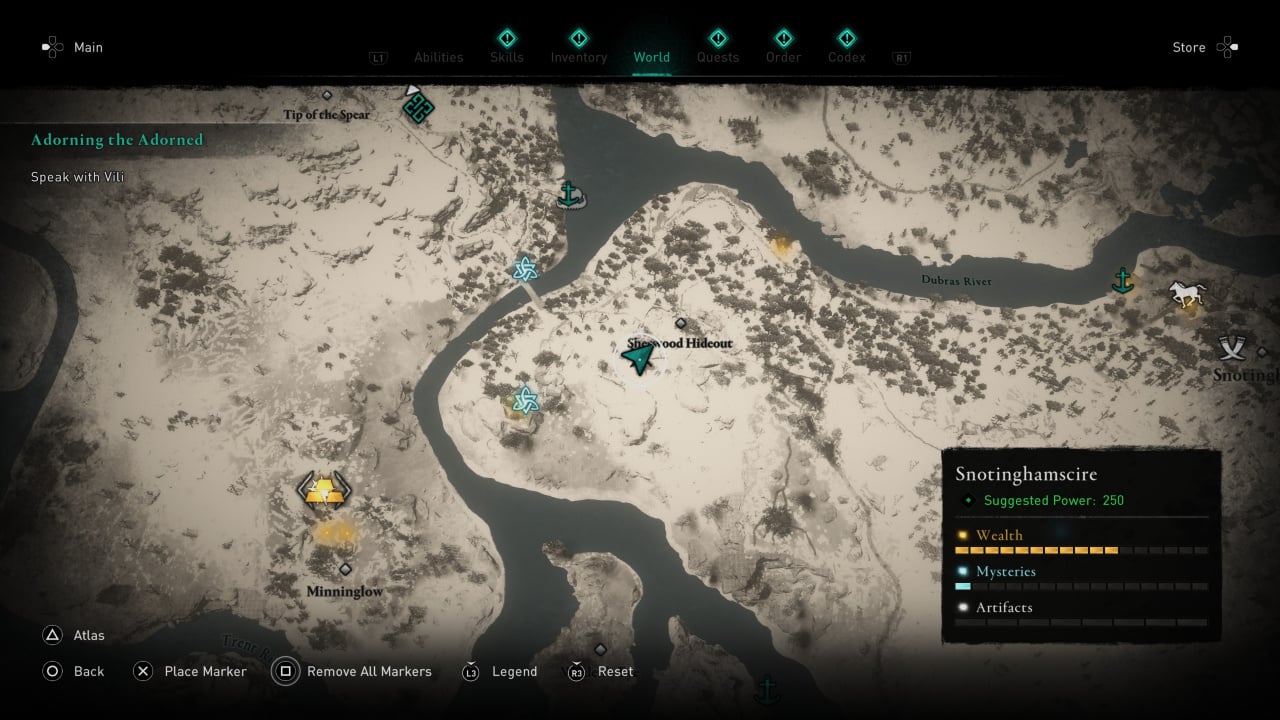Image resolution: width=1280 pixels, height=720 pixels.
Task: Open the Quests tab
Action: (718, 57)
